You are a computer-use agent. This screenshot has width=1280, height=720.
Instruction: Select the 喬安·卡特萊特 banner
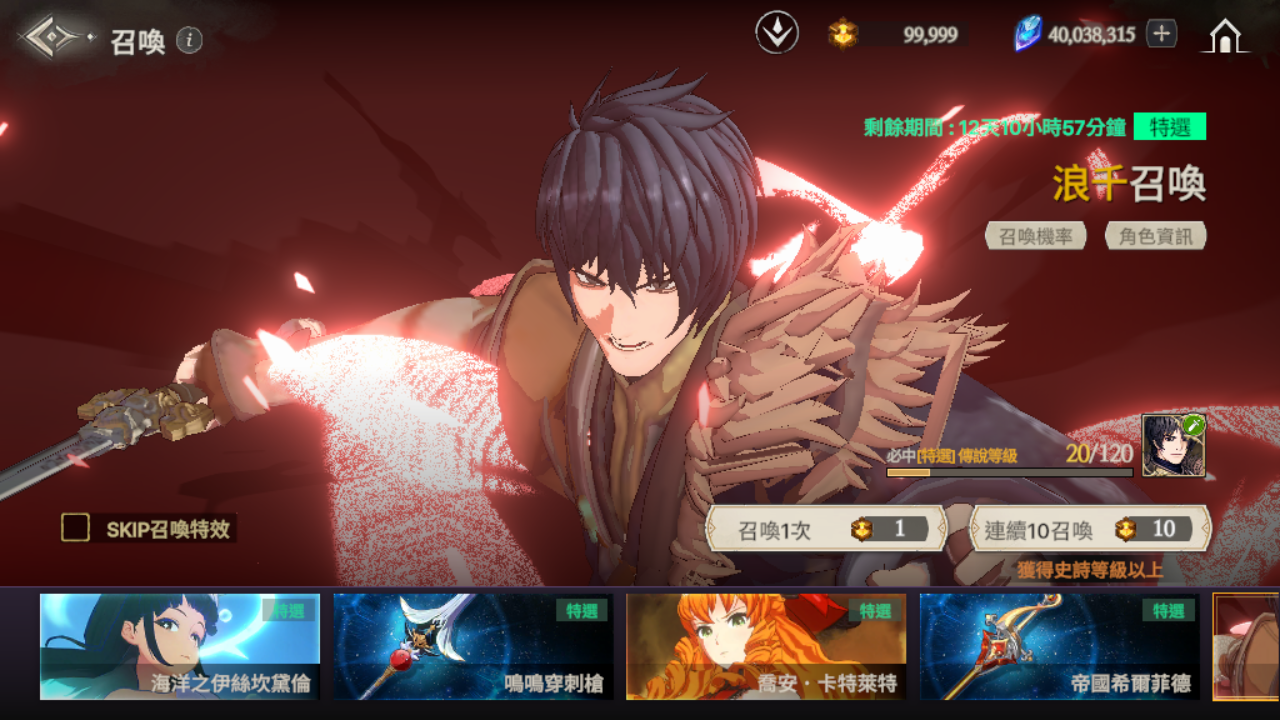[x=766, y=646]
